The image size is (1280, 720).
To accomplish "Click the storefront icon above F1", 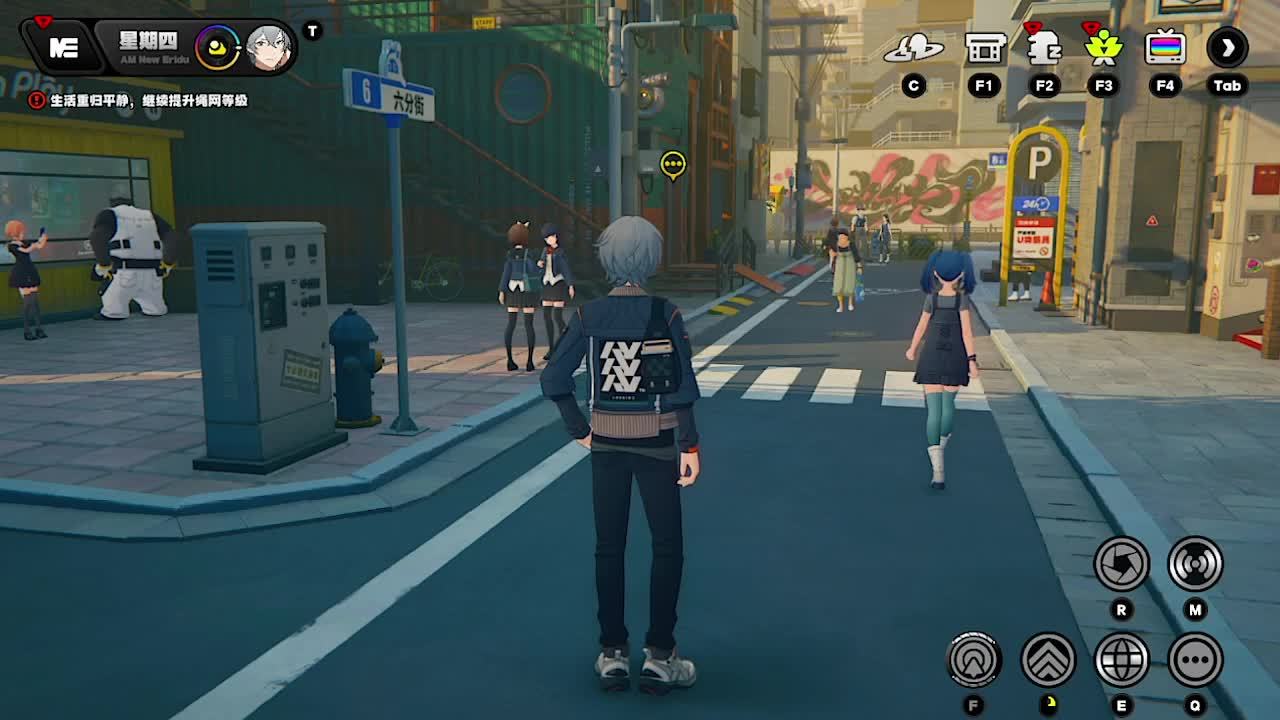I will [985, 47].
